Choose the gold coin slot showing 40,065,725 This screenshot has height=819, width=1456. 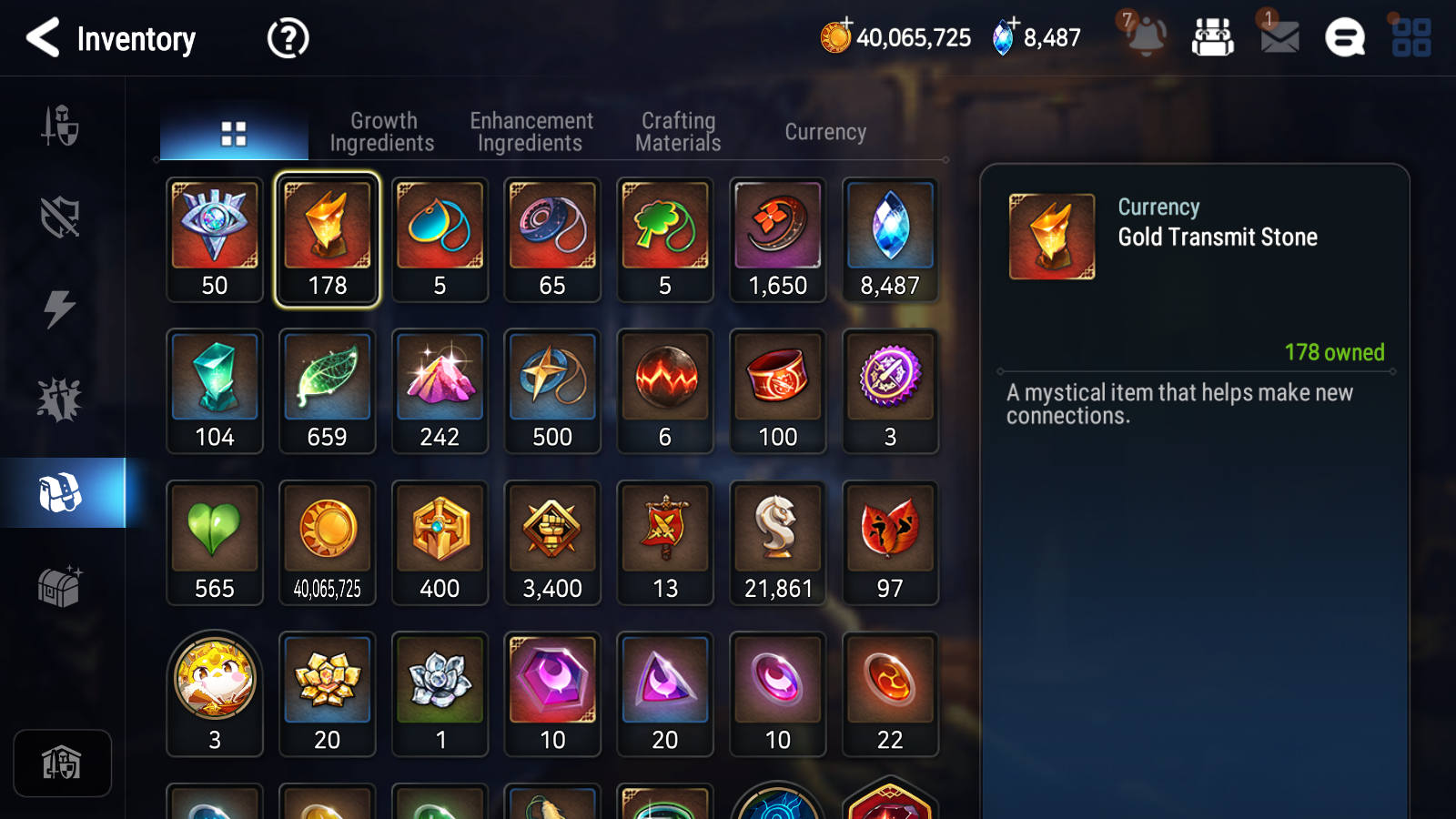coord(328,542)
